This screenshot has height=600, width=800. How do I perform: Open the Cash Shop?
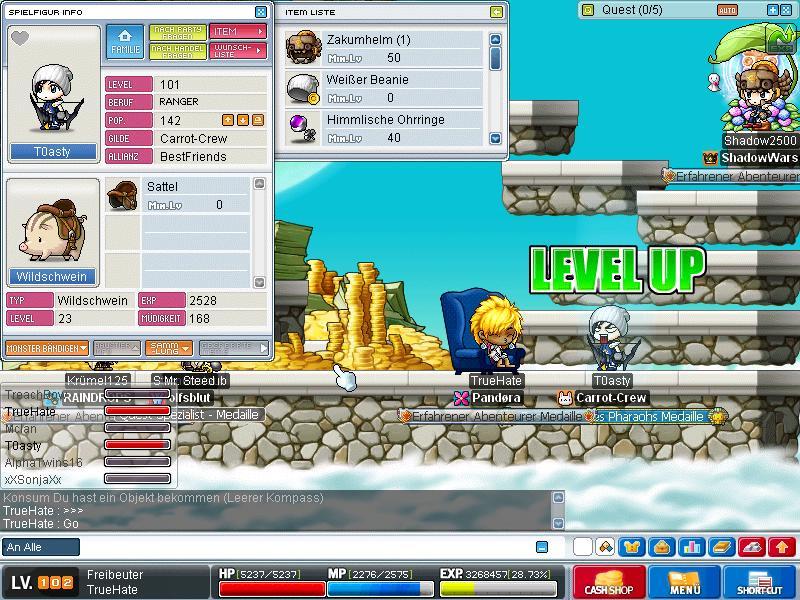(x=609, y=583)
